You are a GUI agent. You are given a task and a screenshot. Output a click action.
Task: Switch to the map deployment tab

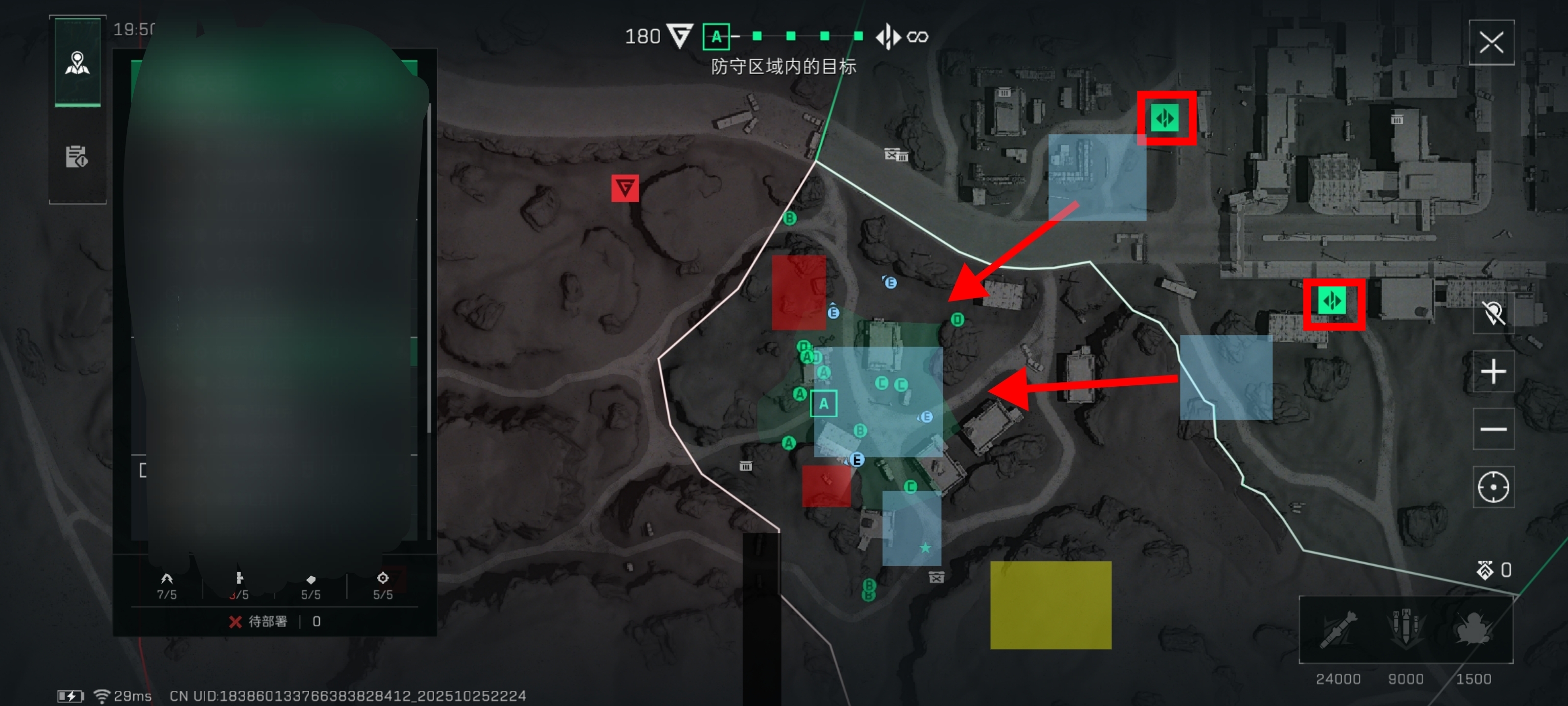pyautogui.click(x=77, y=63)
